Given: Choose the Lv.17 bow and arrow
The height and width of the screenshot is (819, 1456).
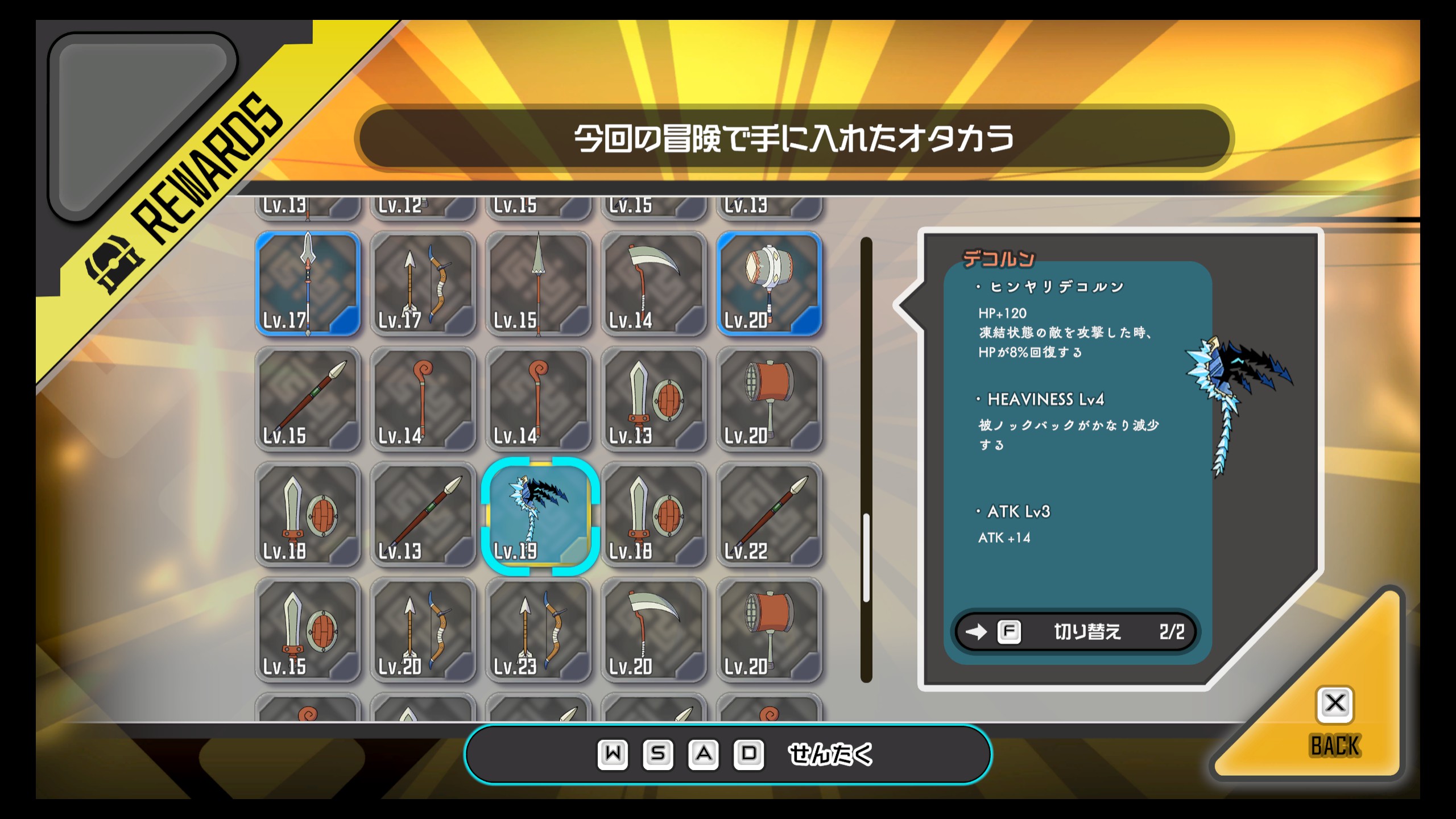Looking at the screenshot, I should [423, 284].
